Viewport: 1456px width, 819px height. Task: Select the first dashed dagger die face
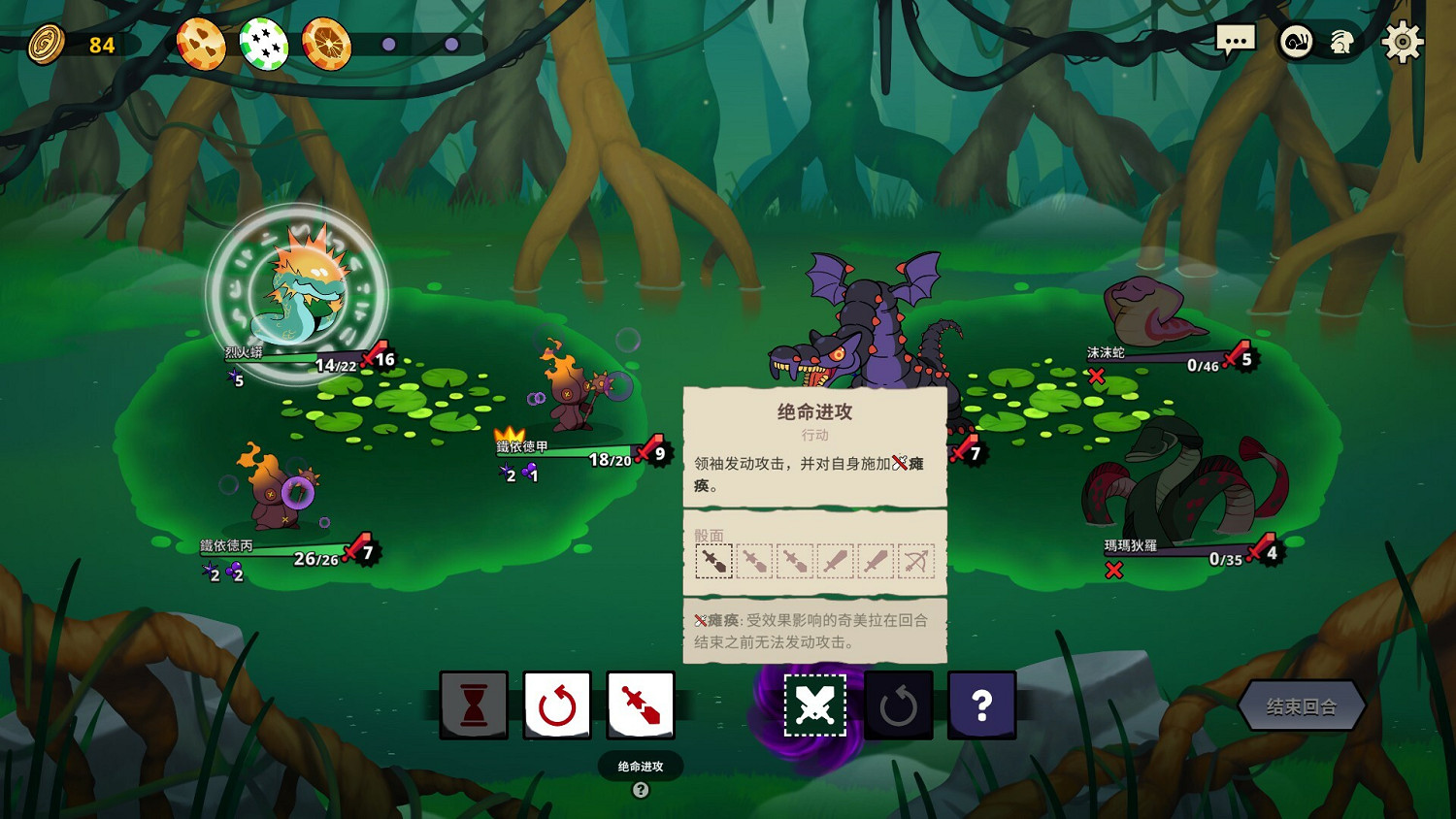[x=713, y=559]
